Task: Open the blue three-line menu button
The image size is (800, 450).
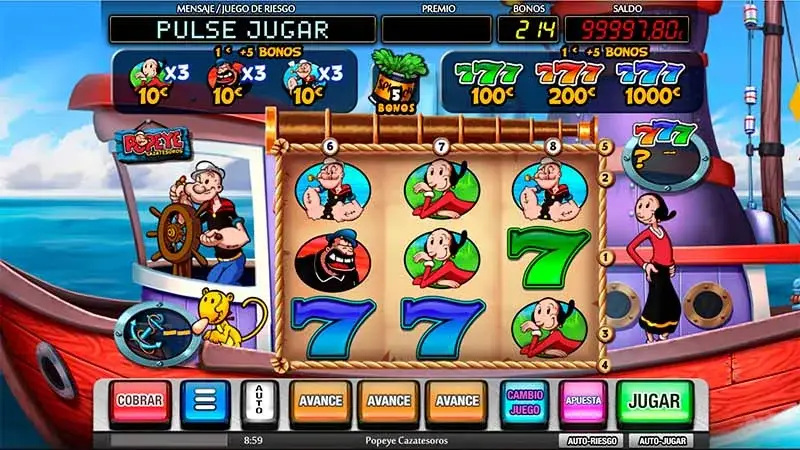Action: point(204,401)
